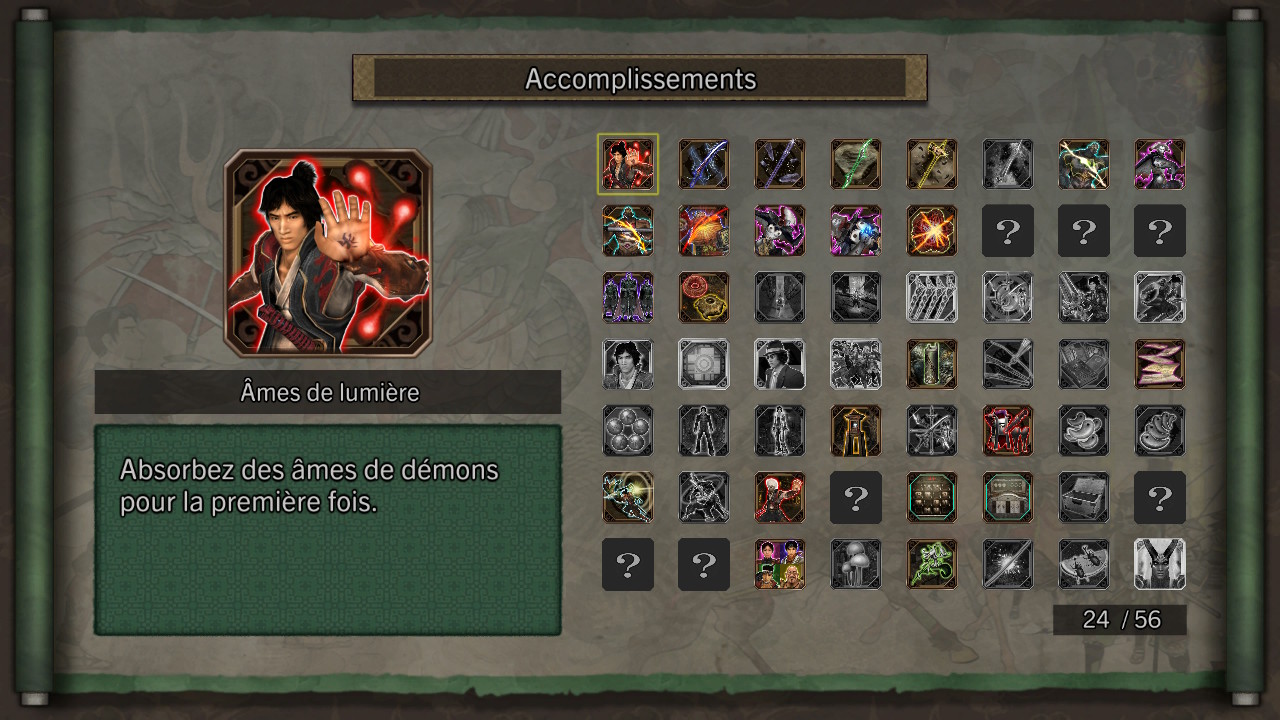Screen dimensions: 1280x720
Task: Choose the green sword achievement icon
Action: pos(856,164)
